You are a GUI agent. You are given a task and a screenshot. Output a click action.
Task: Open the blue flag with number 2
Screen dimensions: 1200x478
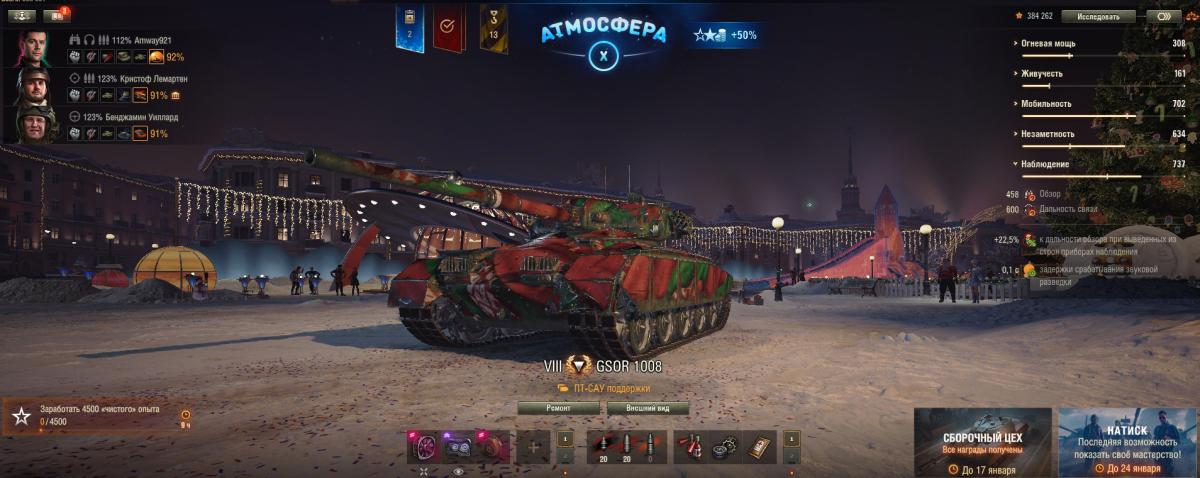[409, 28]
